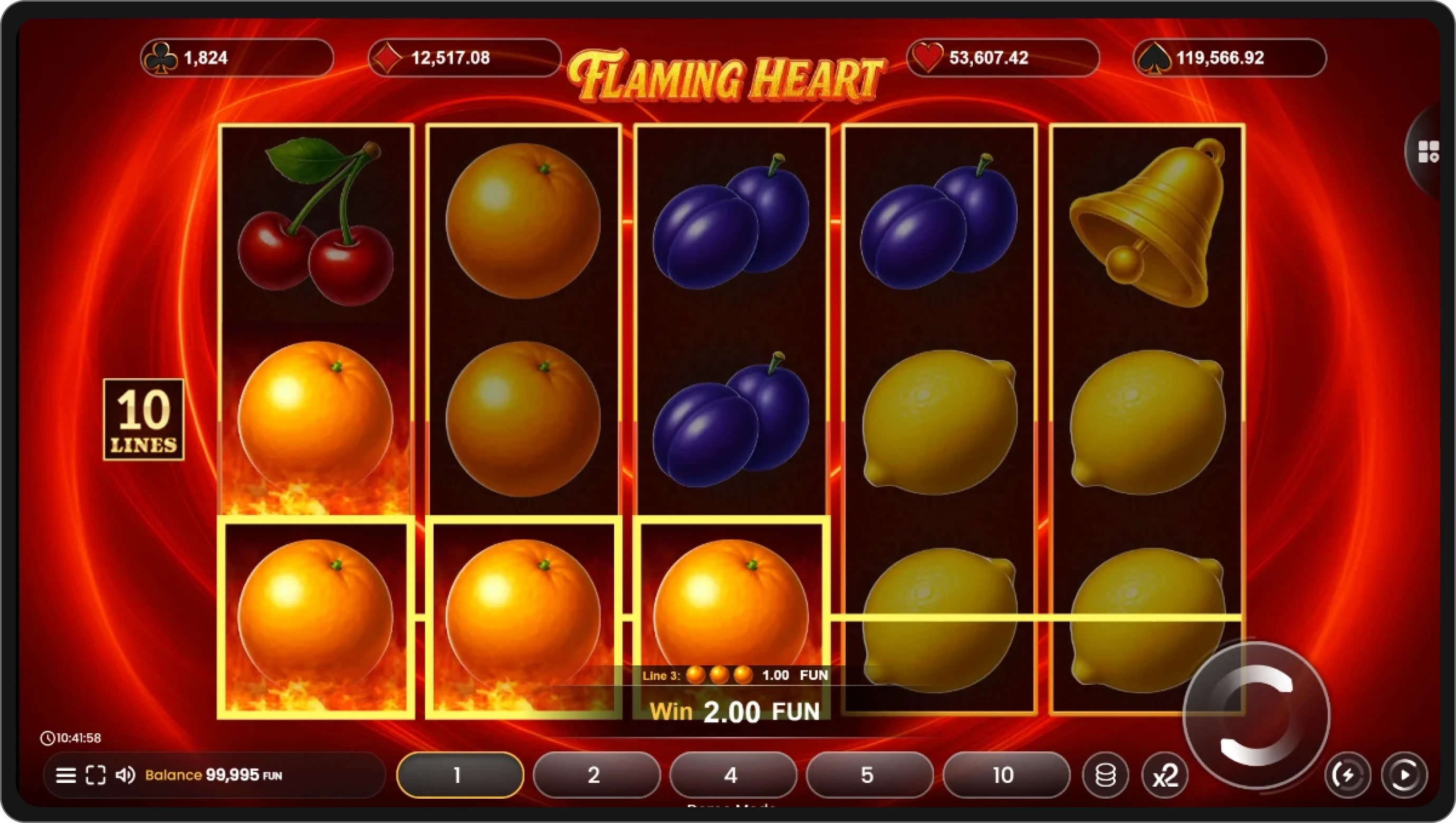This screenshot has width=1456, height=823.
Task: Activate the x2 double feature
Action: click(1166, 775)
